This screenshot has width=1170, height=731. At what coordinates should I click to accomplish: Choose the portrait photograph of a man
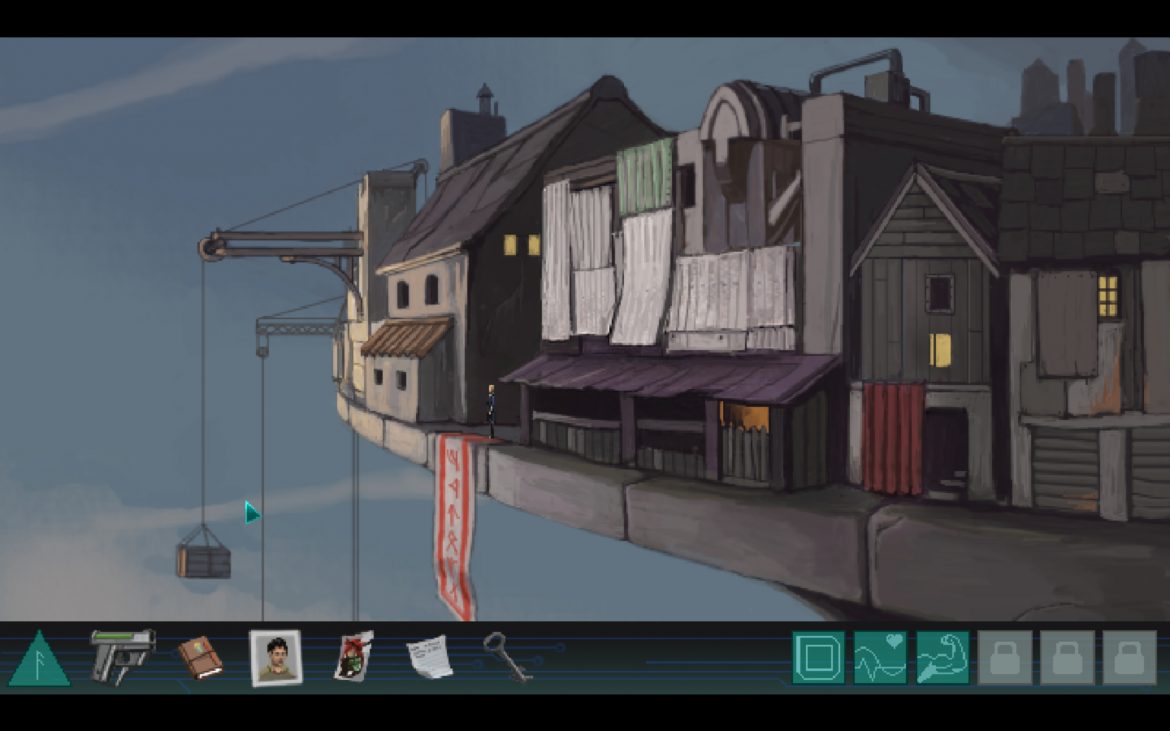click(275, 658)
